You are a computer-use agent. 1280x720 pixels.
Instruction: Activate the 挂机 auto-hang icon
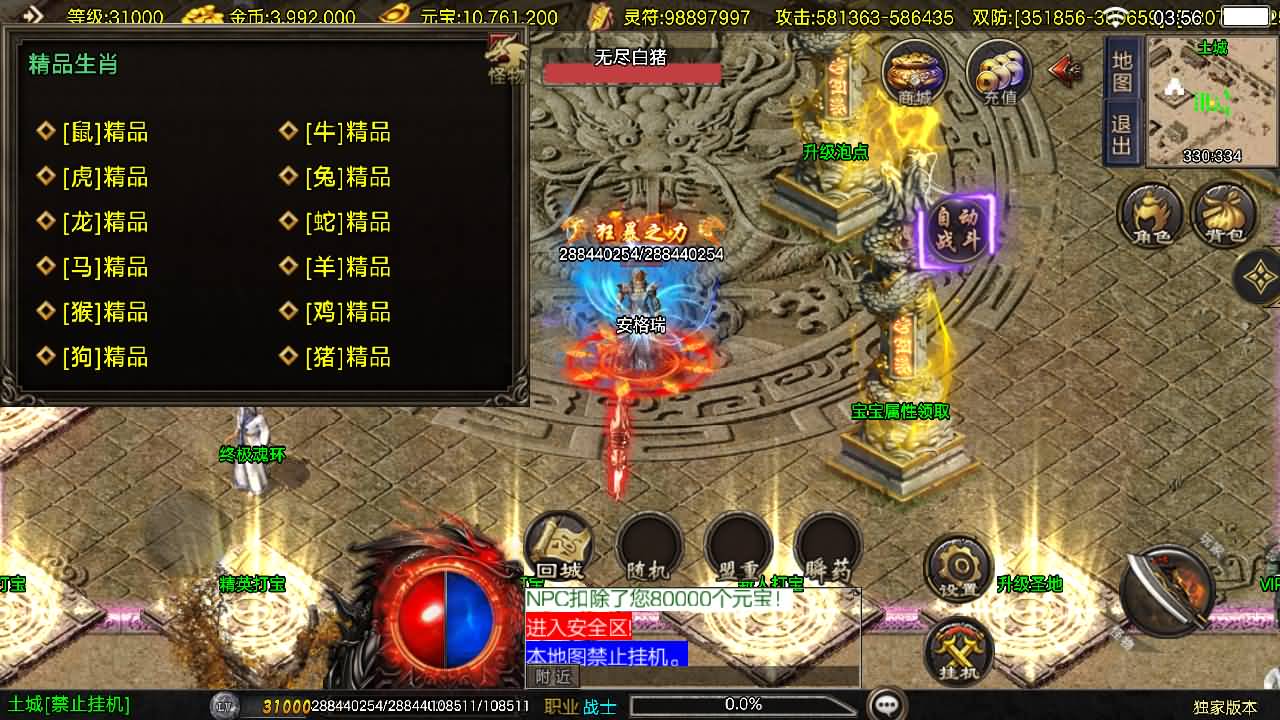coord(956,650)
